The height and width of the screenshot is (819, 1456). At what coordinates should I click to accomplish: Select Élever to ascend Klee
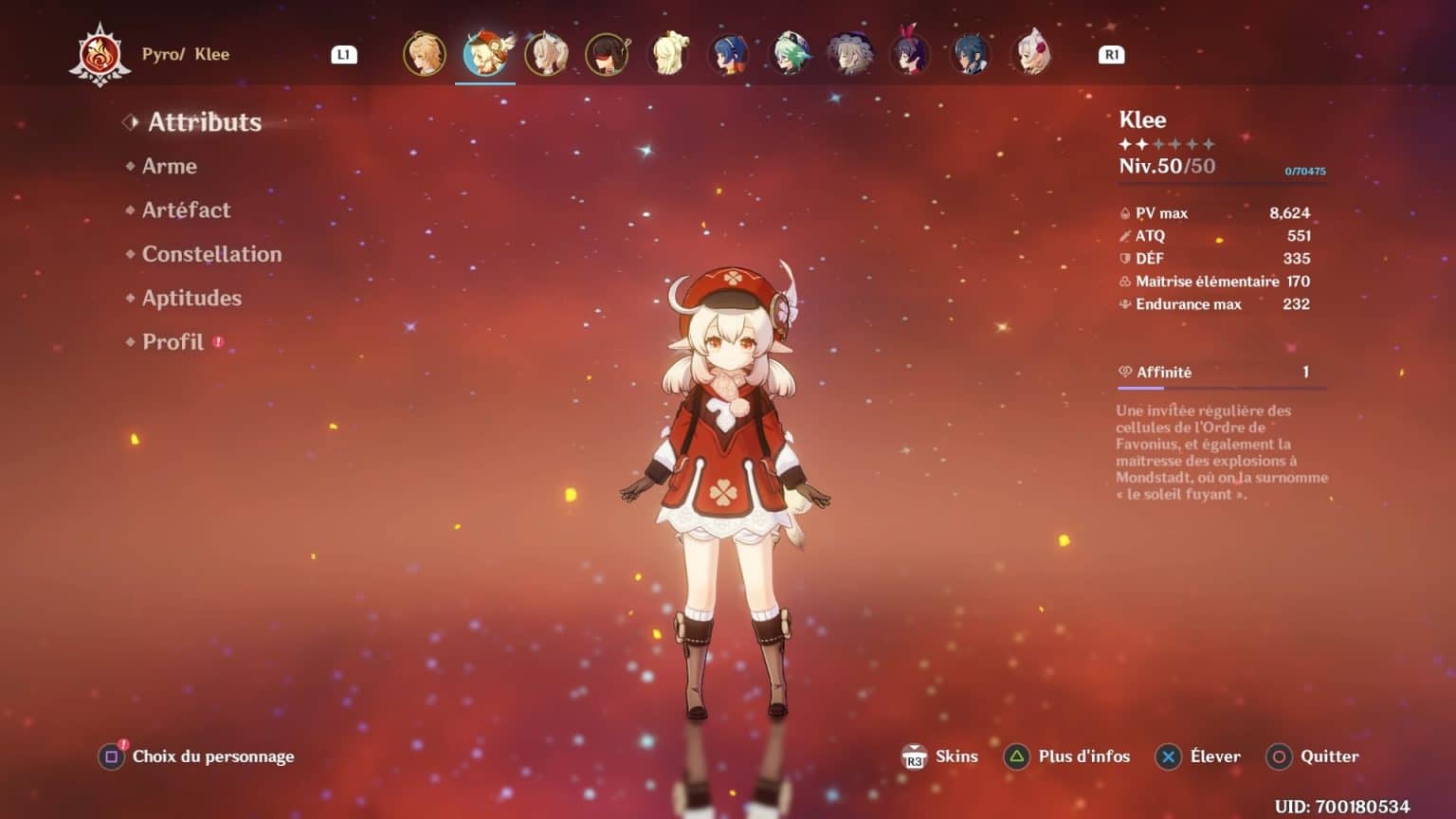[x=1198, y=756]
